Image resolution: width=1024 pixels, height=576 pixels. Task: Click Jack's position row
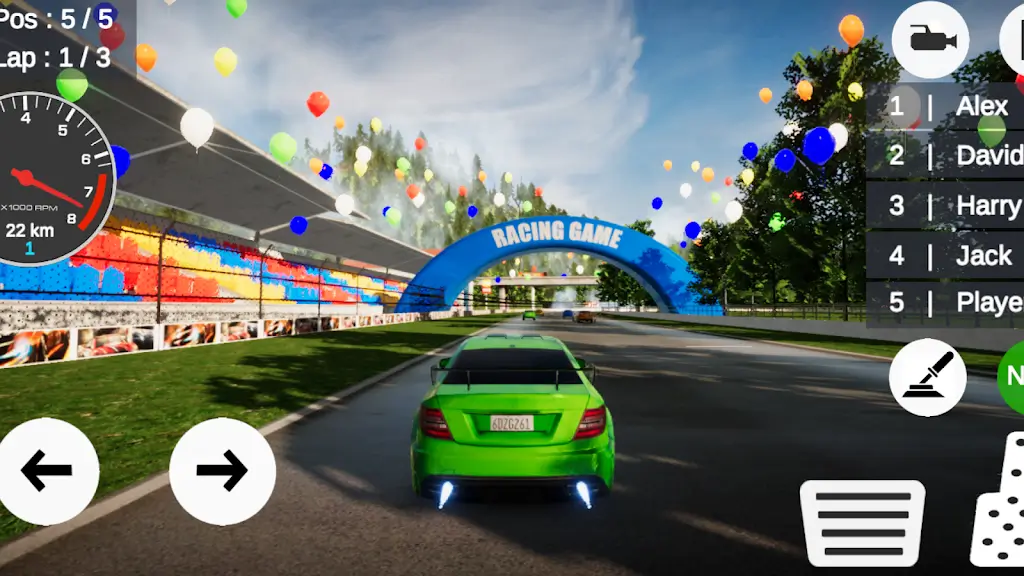[x=945, y=255]
